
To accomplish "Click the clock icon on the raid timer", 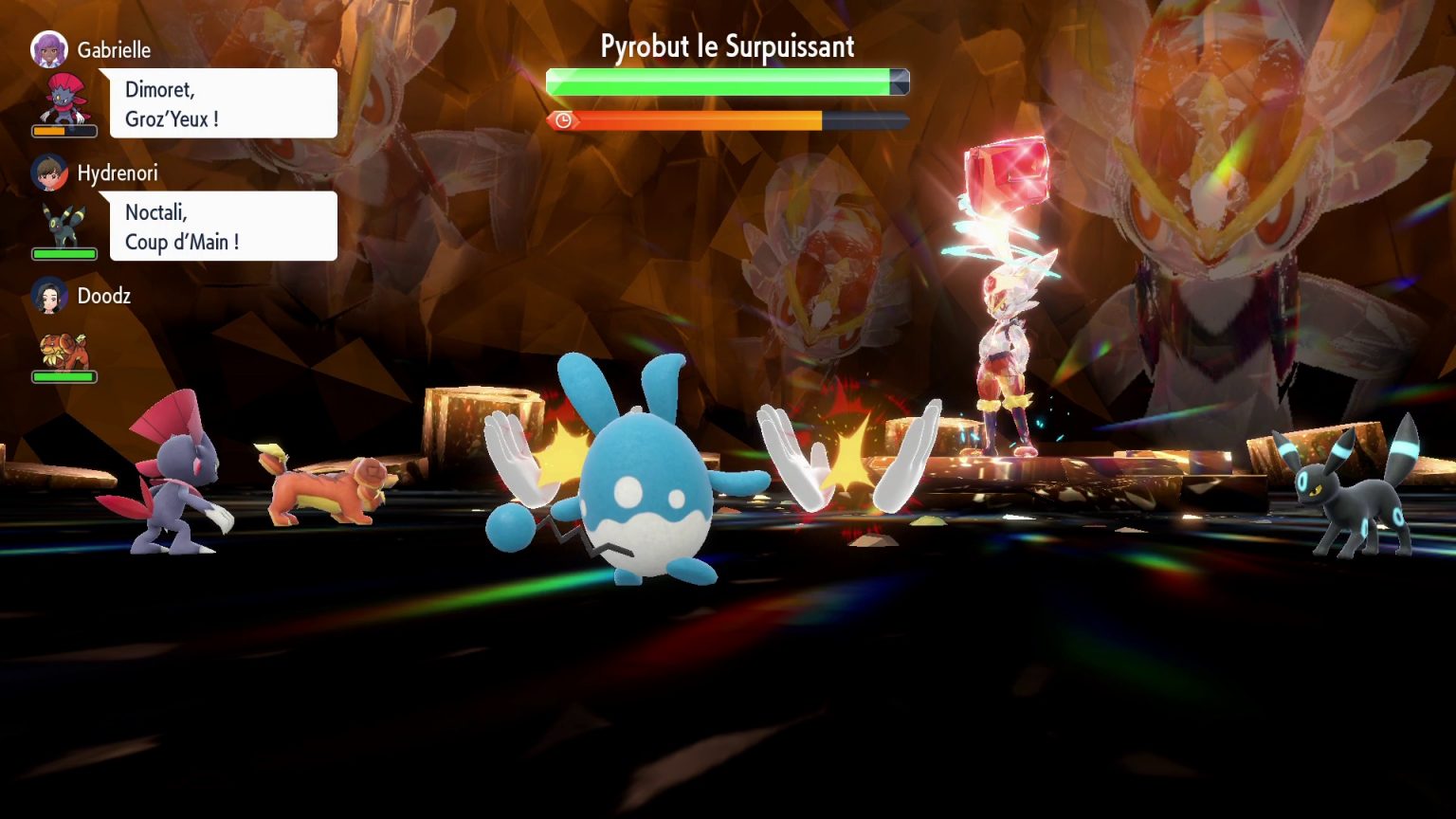I will (564, 120).
